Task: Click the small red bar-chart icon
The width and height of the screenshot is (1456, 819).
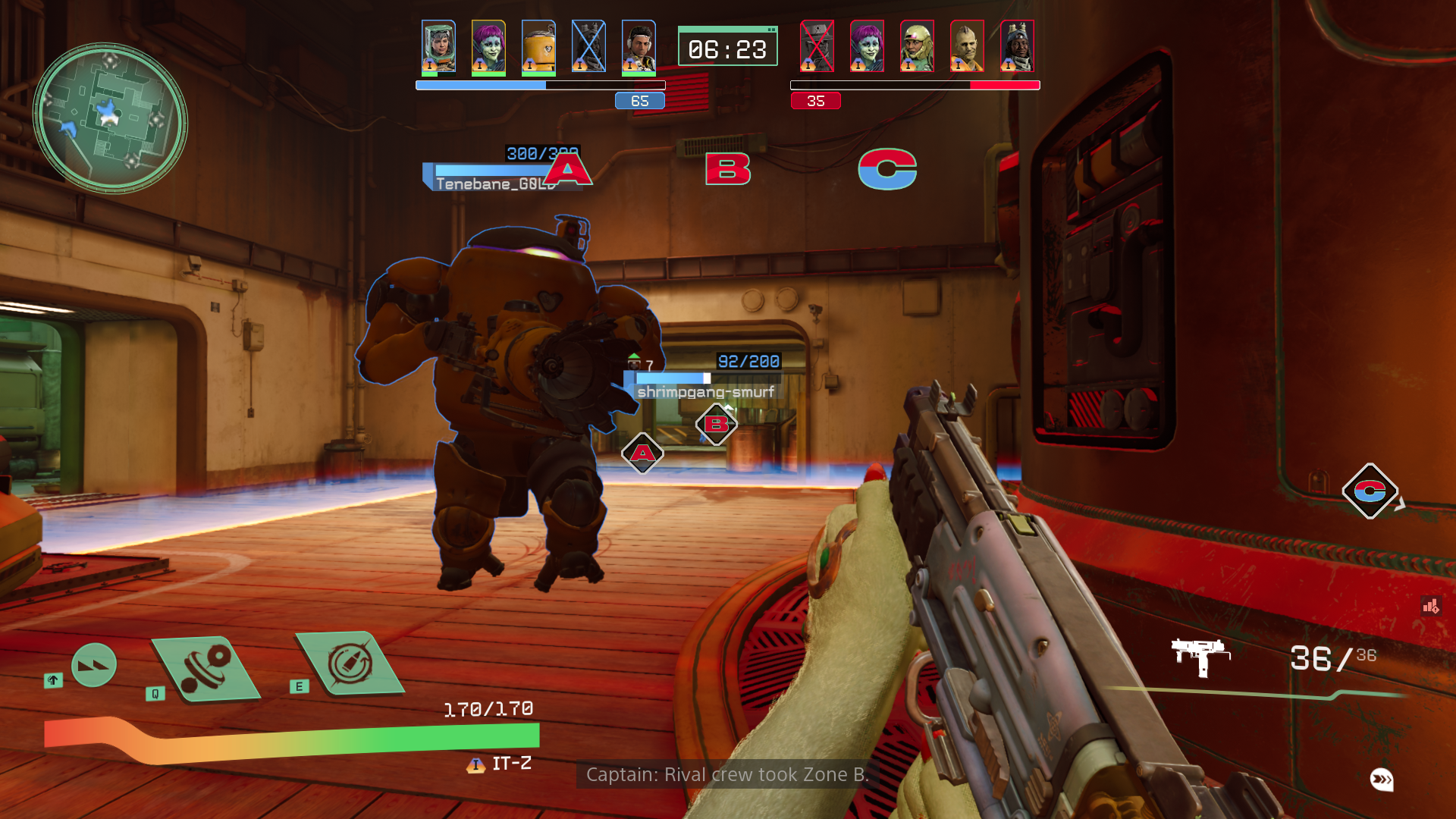Action: click(x=1430, y=606)
